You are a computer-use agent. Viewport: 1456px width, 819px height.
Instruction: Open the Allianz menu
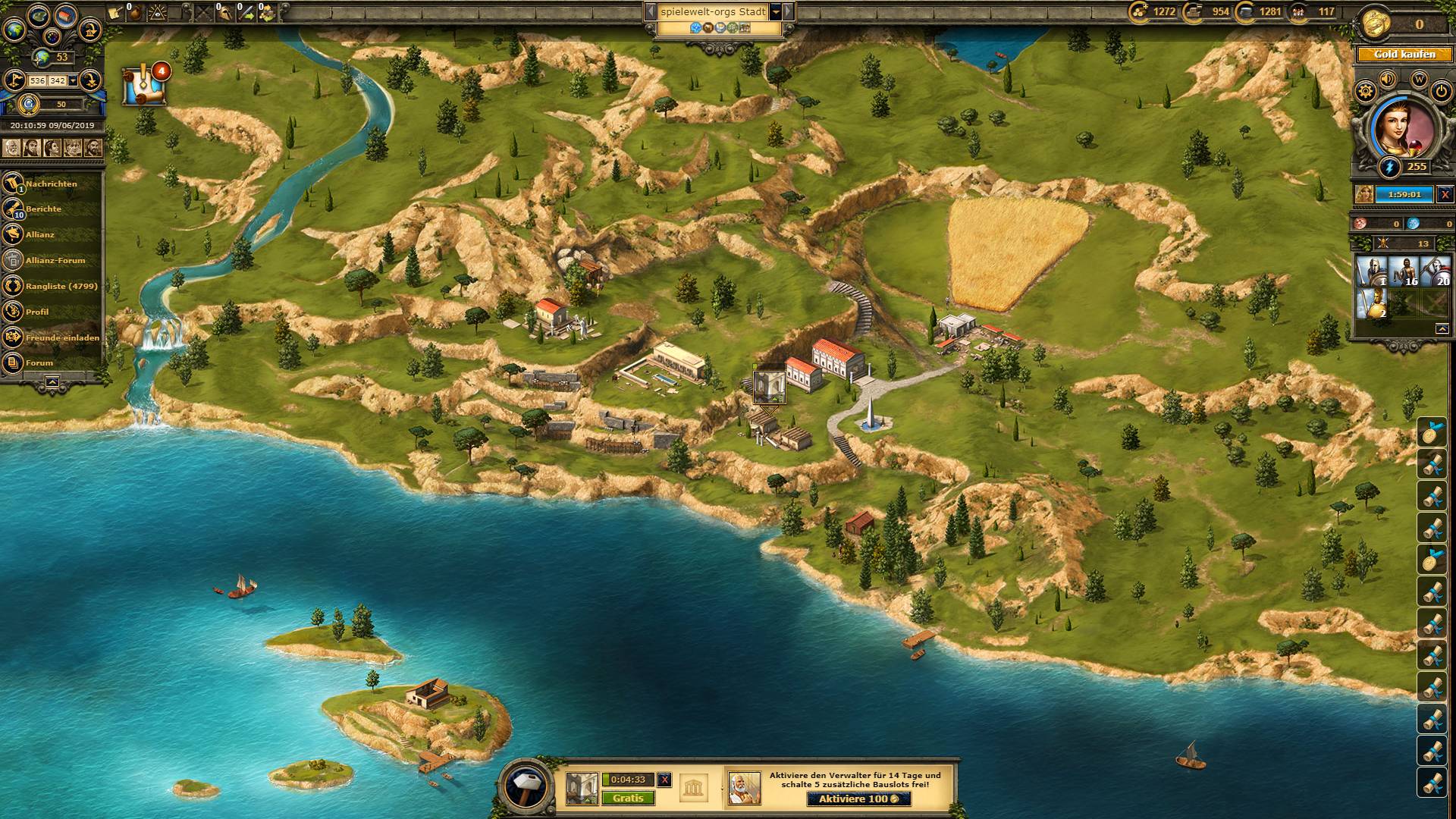click(x=39, y=234)
